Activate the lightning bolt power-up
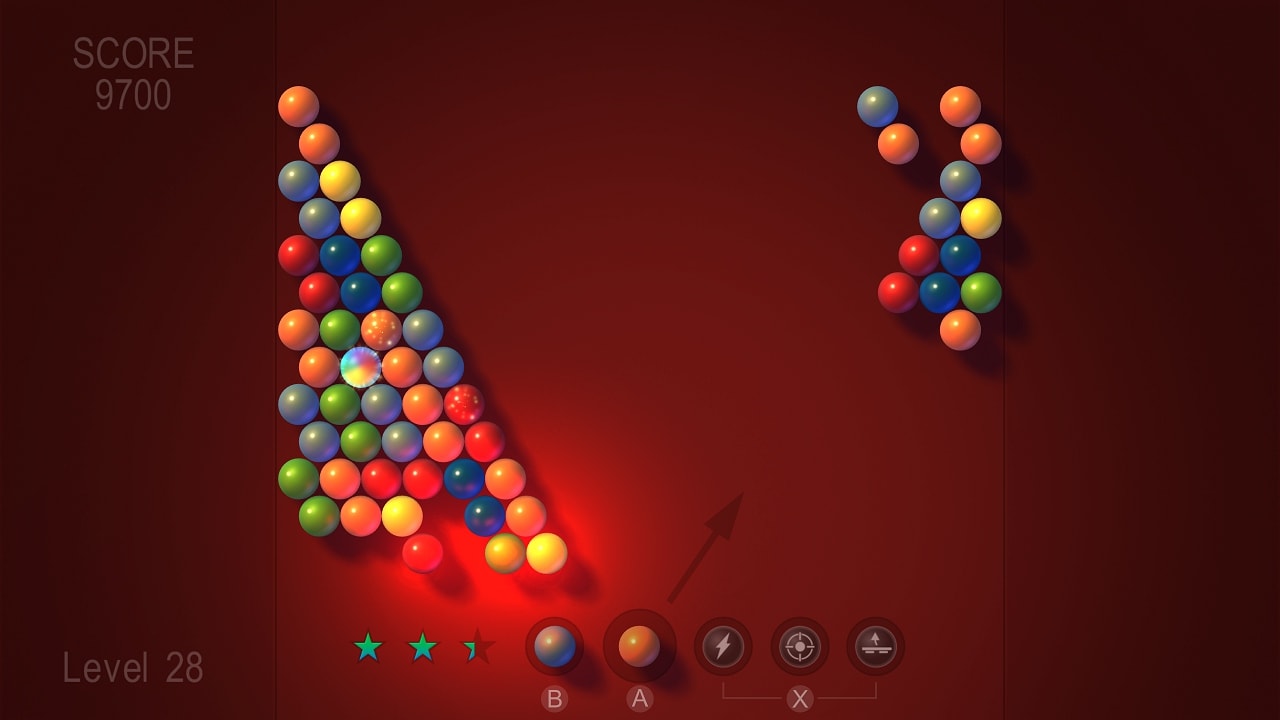 (723, 647)
